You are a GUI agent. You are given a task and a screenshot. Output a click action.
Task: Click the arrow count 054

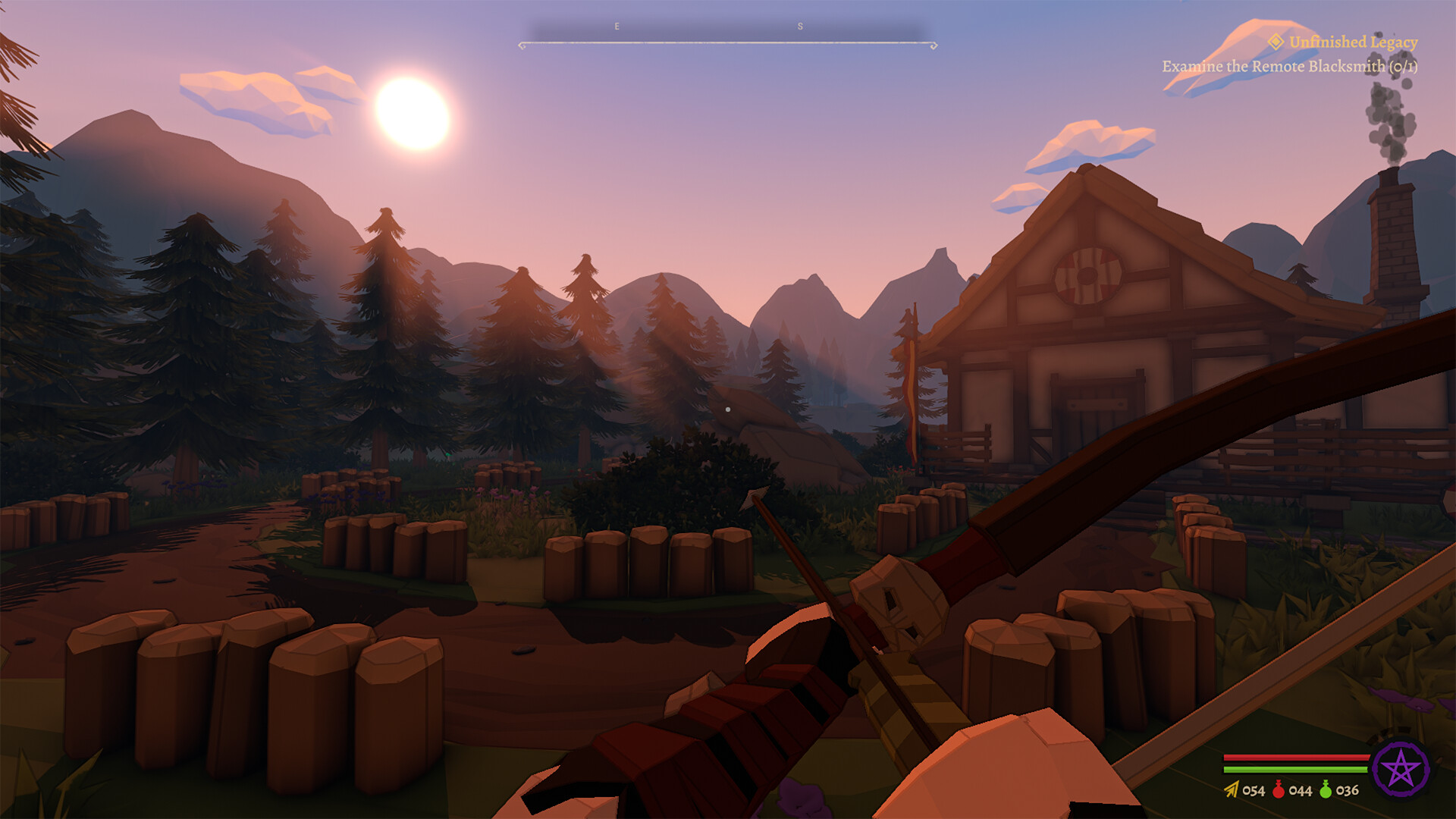pos(1253,789)
